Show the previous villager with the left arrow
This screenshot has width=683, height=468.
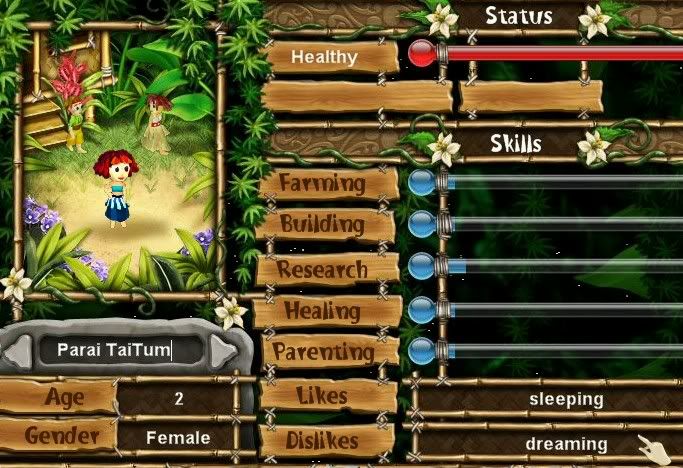tap(17, 351)
